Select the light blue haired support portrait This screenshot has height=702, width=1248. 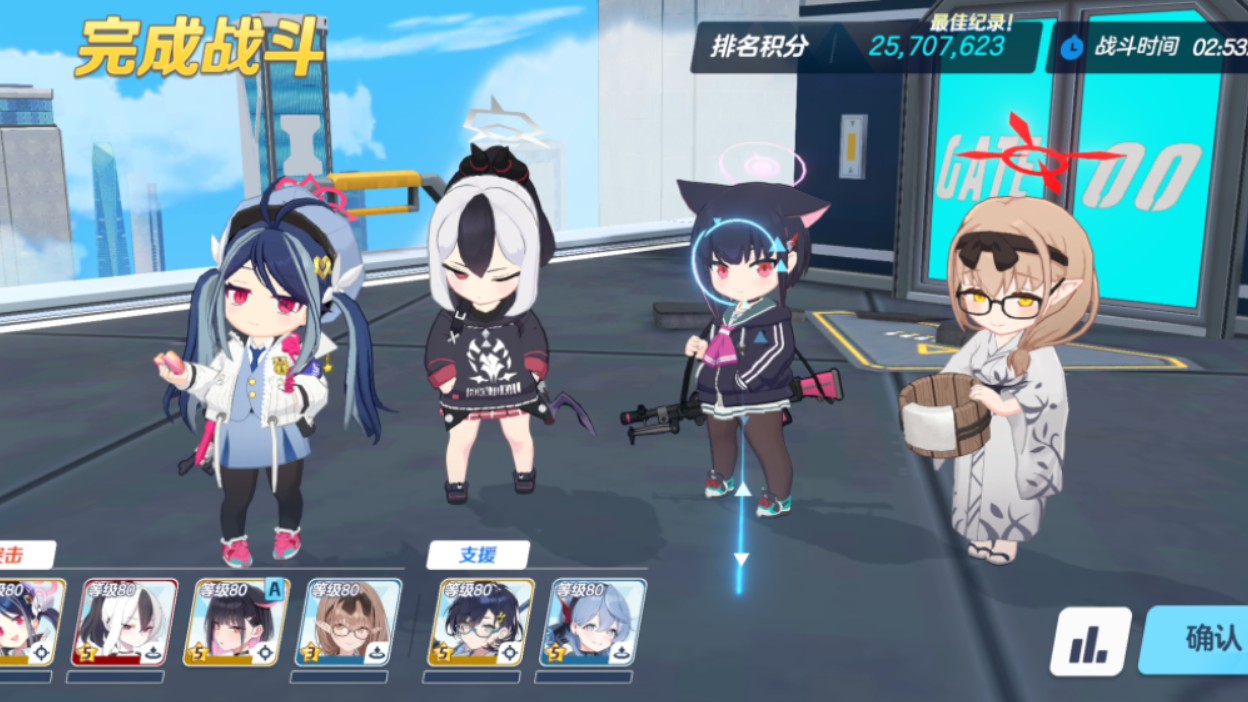[592, 622]
